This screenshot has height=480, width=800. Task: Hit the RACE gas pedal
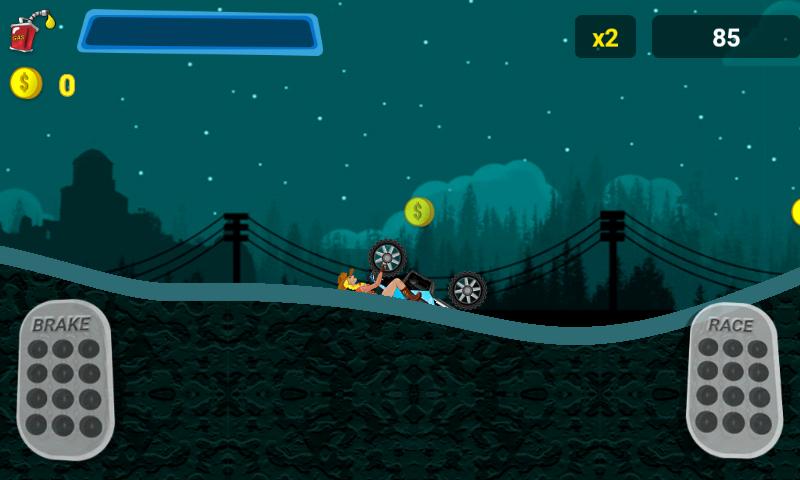click(733, 380)
